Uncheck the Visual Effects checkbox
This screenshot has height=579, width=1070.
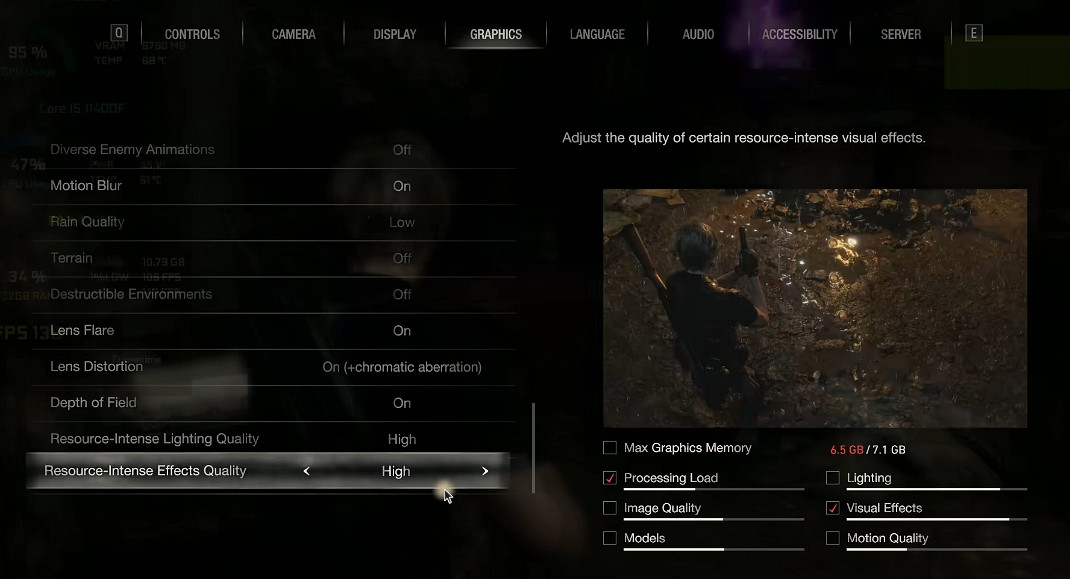[x=833, y=508]
